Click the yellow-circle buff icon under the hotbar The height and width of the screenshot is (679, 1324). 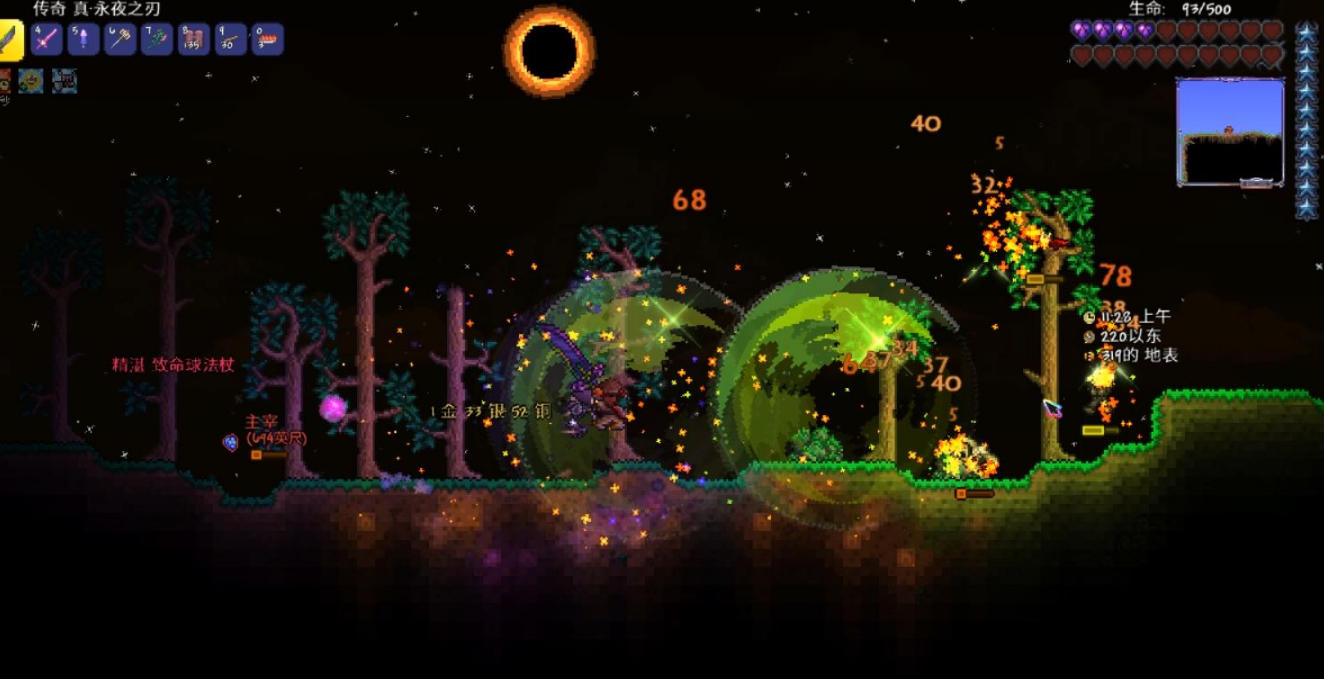[x=31, y=81]
